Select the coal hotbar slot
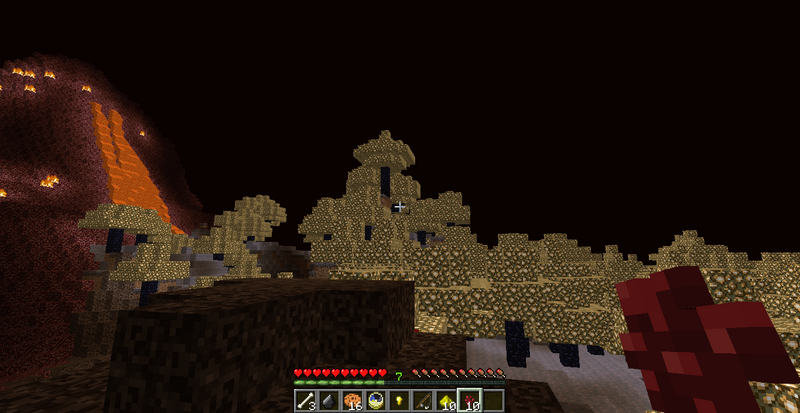This screenshot has width=800, height=413. point(328,401)
